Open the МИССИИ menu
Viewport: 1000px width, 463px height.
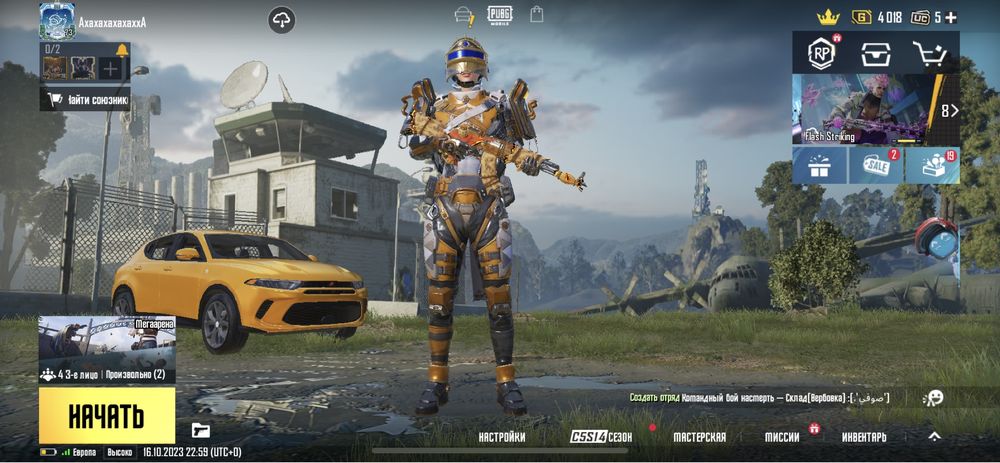pyautogui.click(x=782, y=437)
